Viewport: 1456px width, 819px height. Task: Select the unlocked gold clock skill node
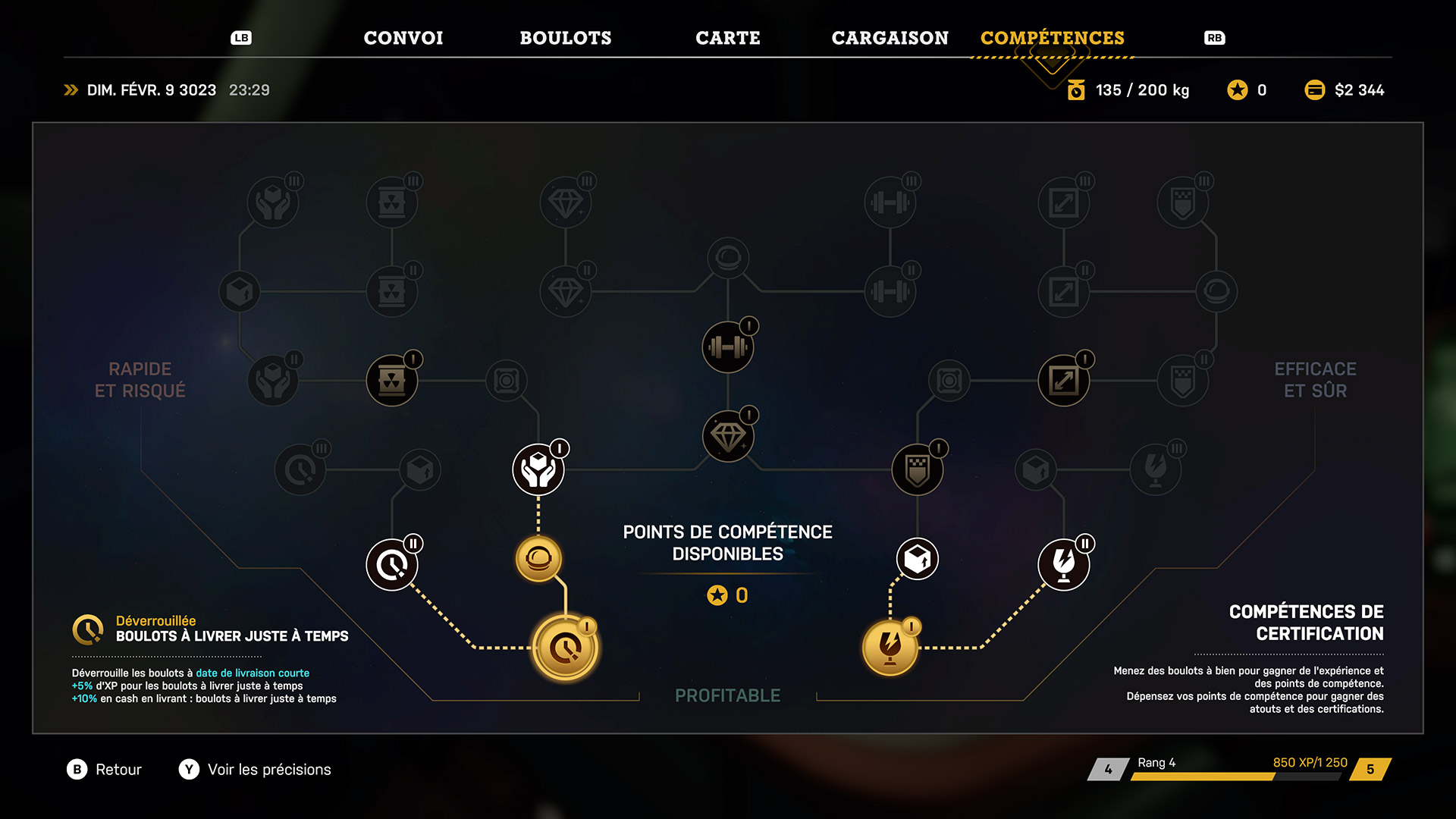[565, 648]
